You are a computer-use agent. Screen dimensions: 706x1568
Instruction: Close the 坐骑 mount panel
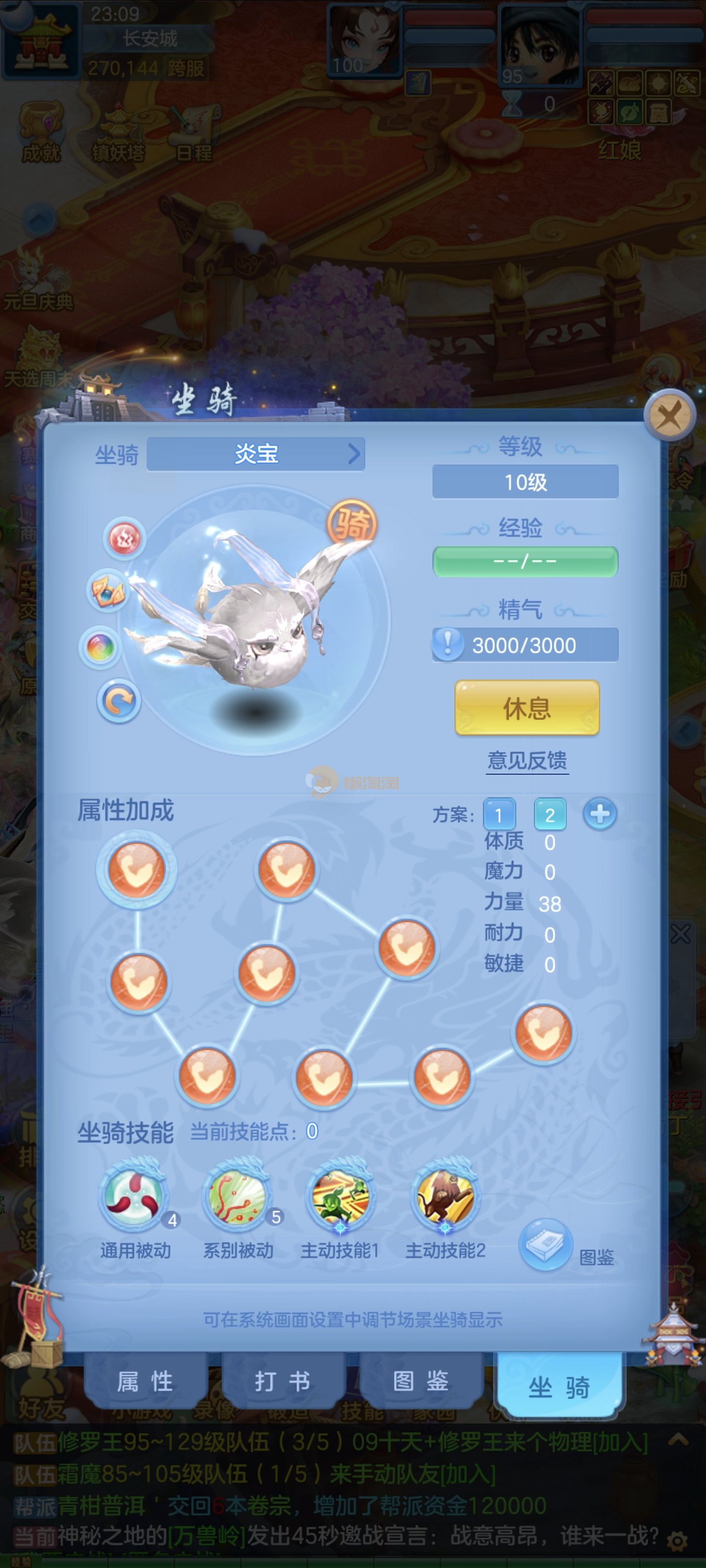tap(669, 416)
